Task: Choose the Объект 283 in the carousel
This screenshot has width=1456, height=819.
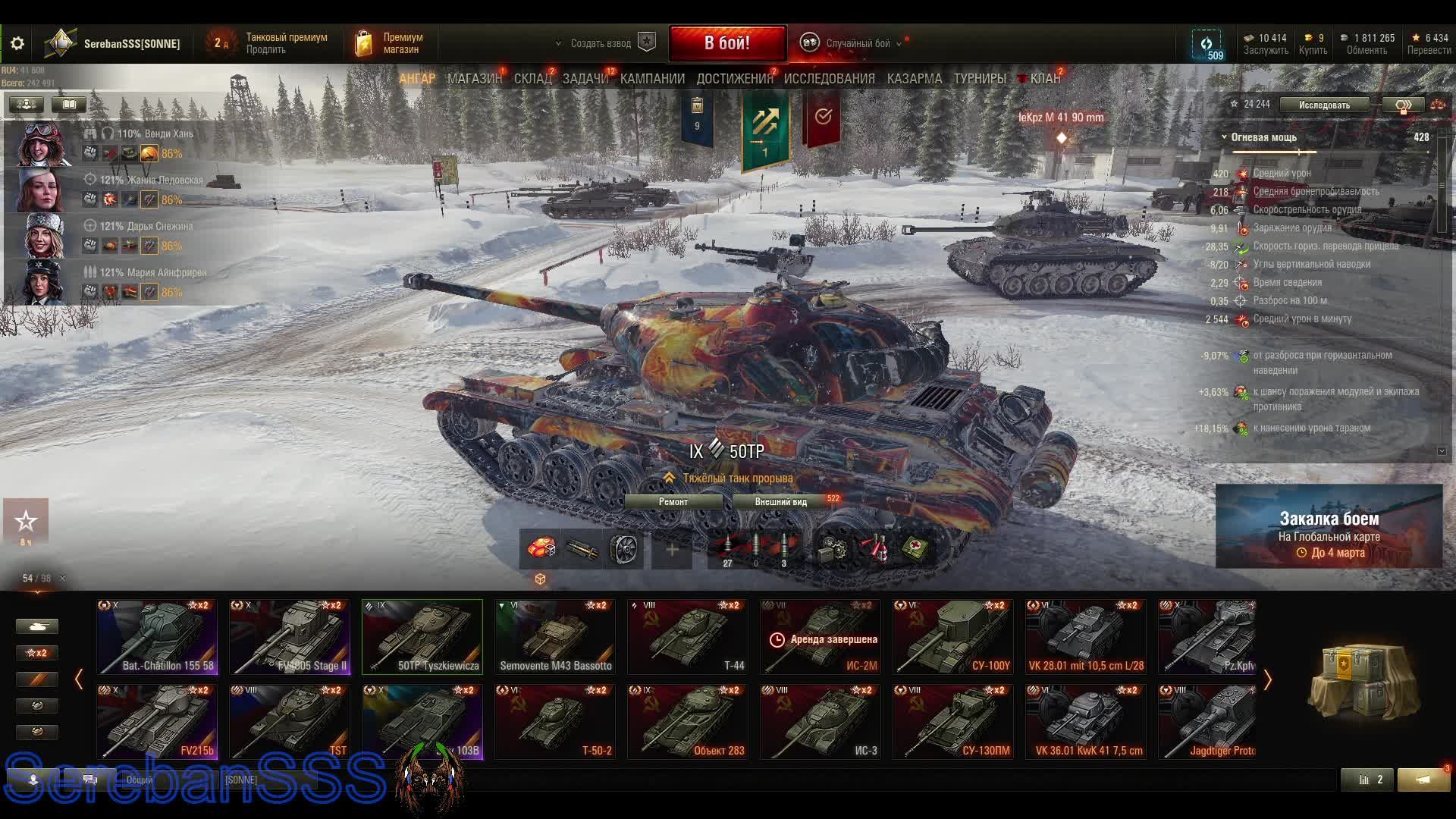Action: (687, 722)
